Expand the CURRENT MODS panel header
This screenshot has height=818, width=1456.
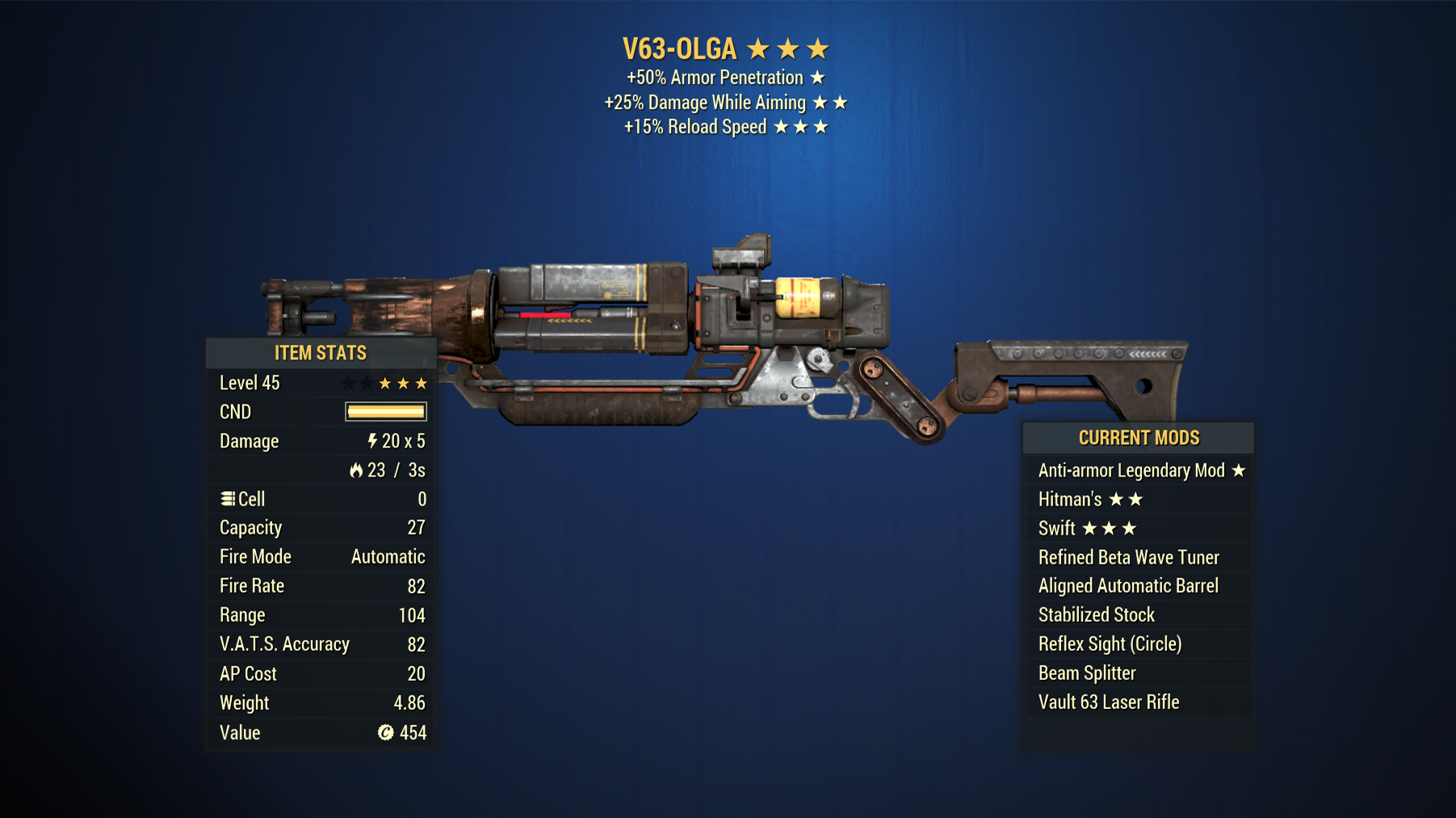(1139, 438)
